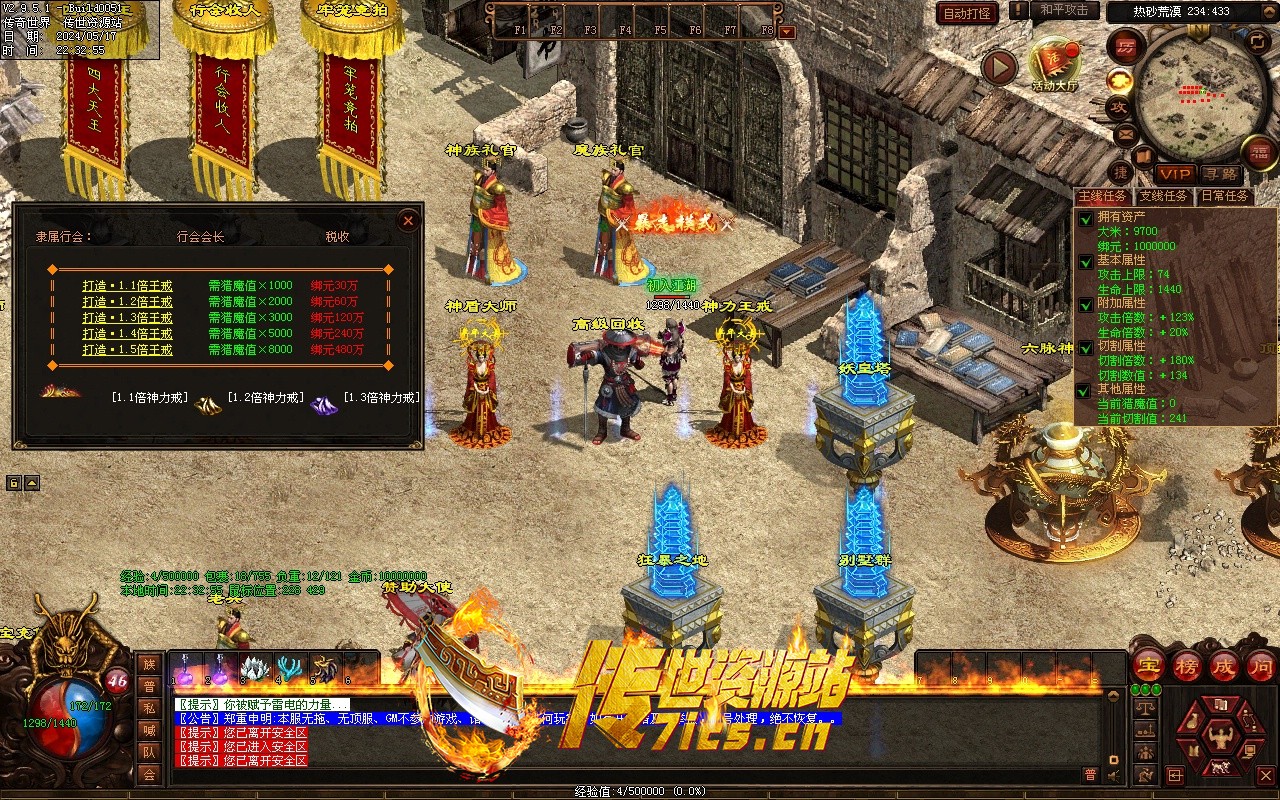The image size is (1280, 800).
Task: Open the mail envelope icon
Action: (1125, 134)
